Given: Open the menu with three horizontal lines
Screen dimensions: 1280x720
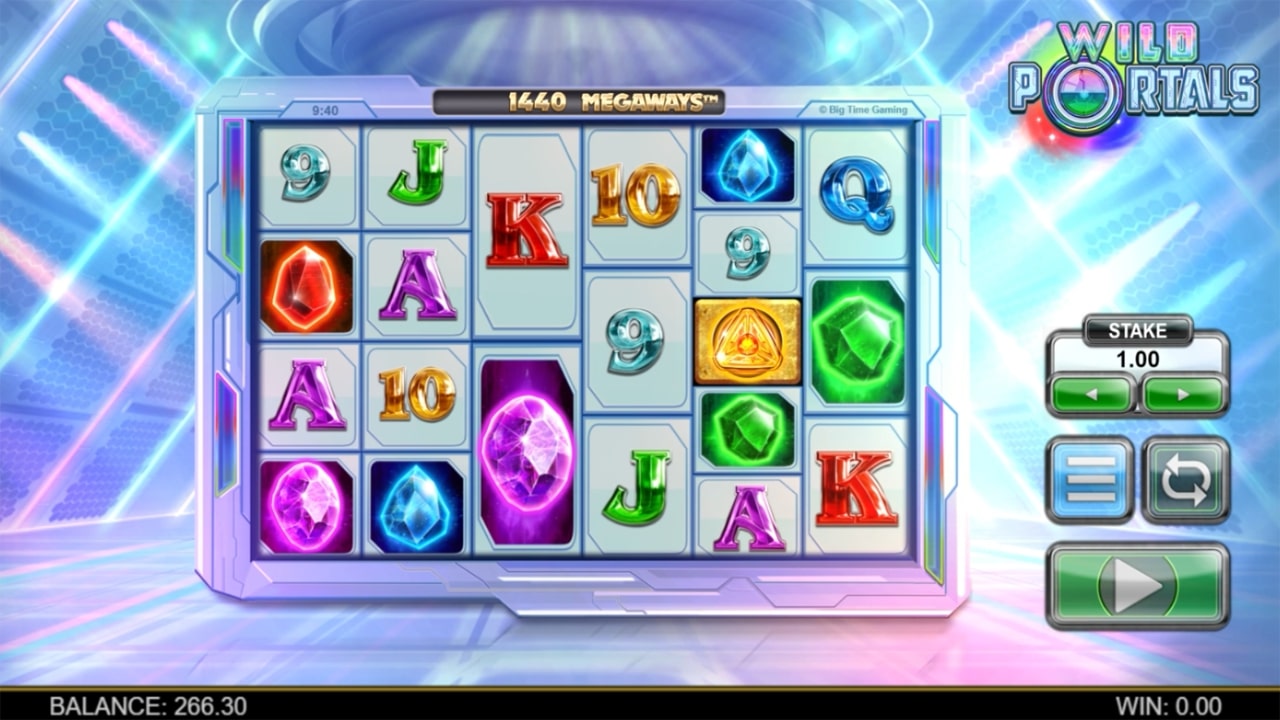Looking at the screenshot, I should [x=1090, y=480].
